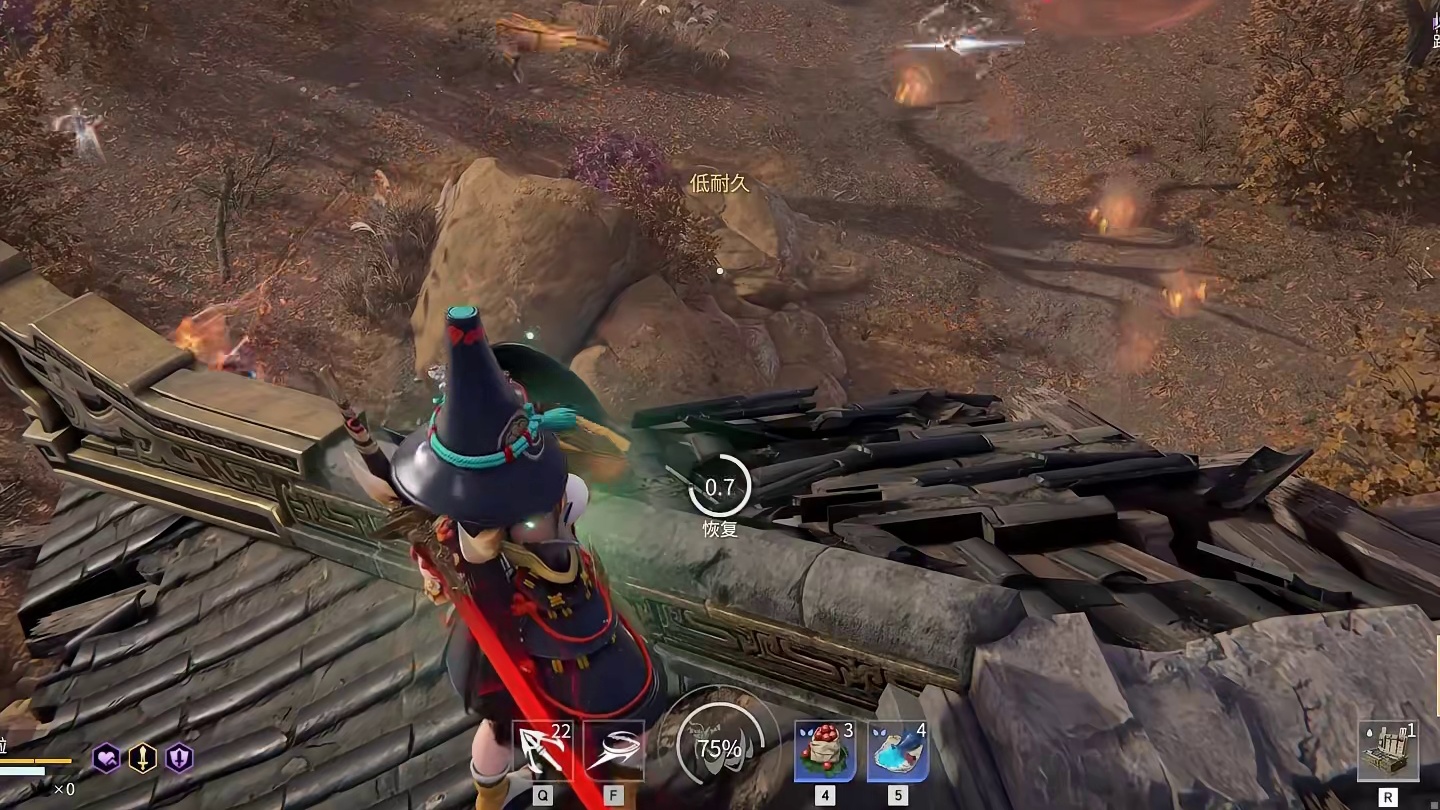Inspect the purple shield buff icon

pos(179,758)
